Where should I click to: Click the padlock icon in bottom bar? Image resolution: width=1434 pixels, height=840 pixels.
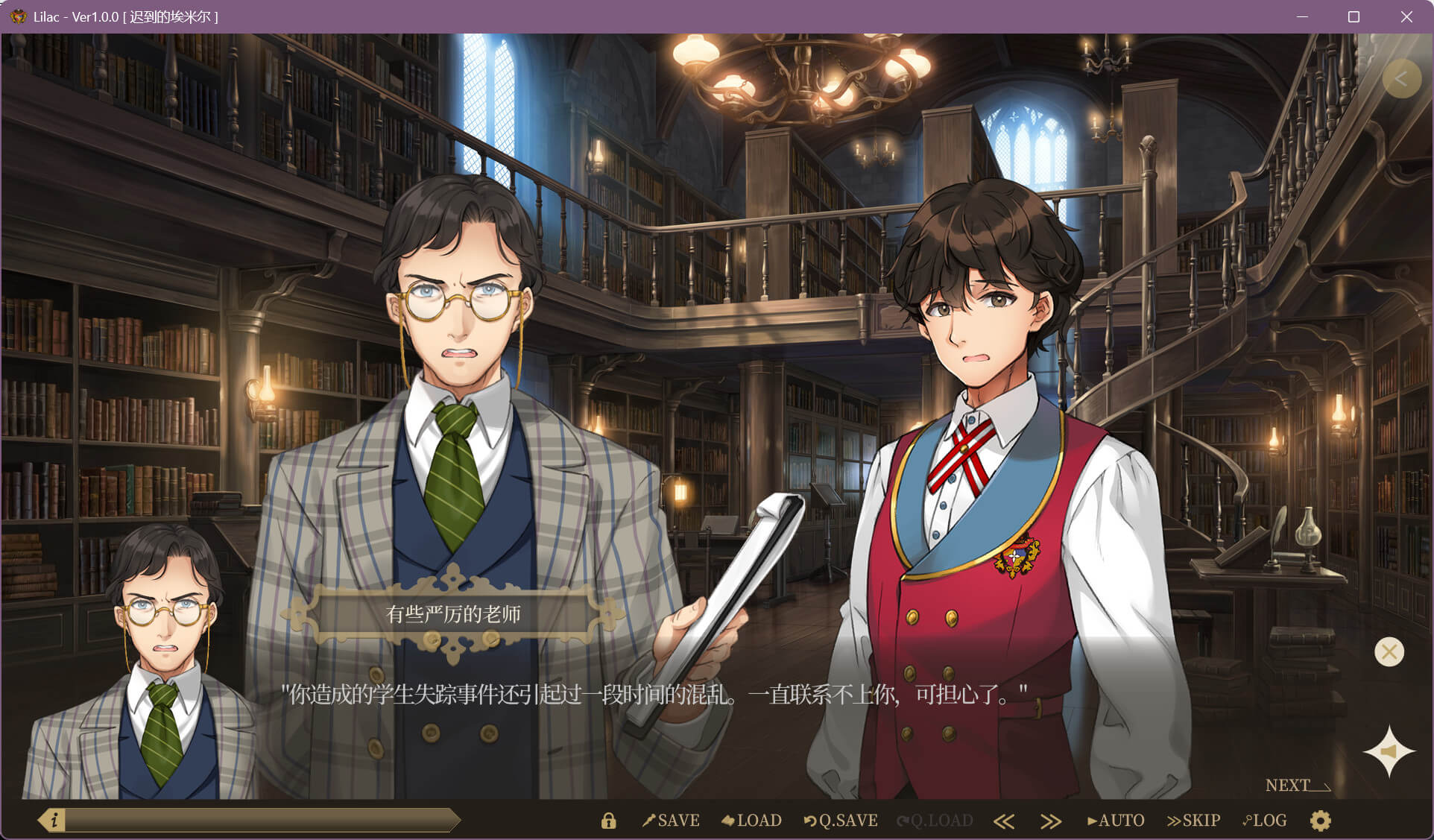pos(608,821)
